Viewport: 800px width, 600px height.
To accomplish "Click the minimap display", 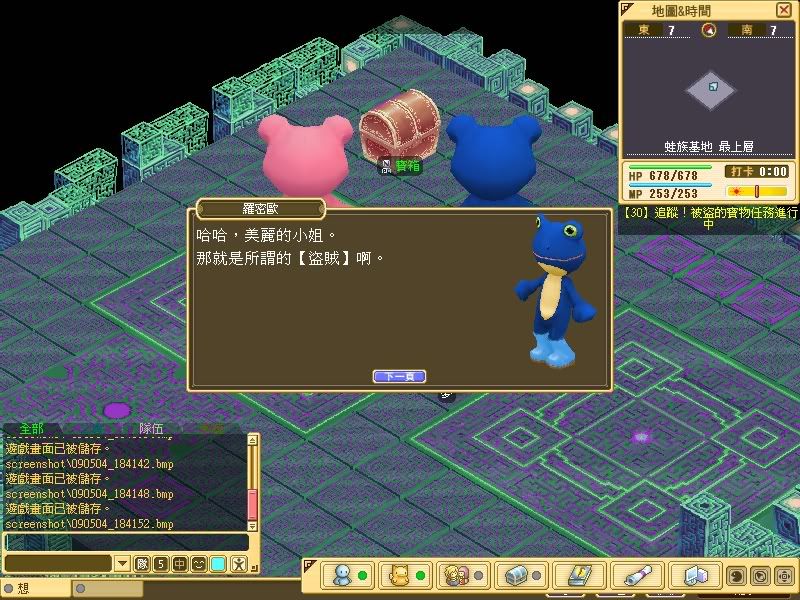I will (711, 90).
